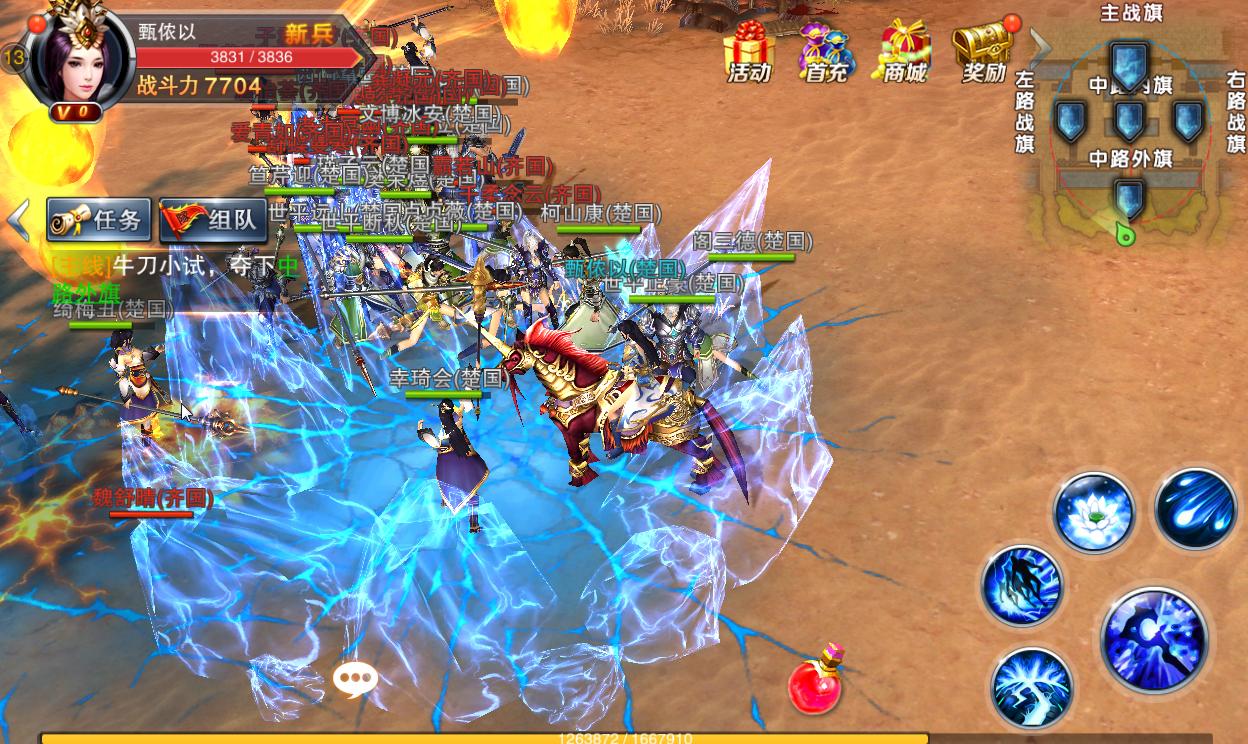Activate the white lotus skill
This screenshot has width=1248, height=744.
pos(1093,513)
